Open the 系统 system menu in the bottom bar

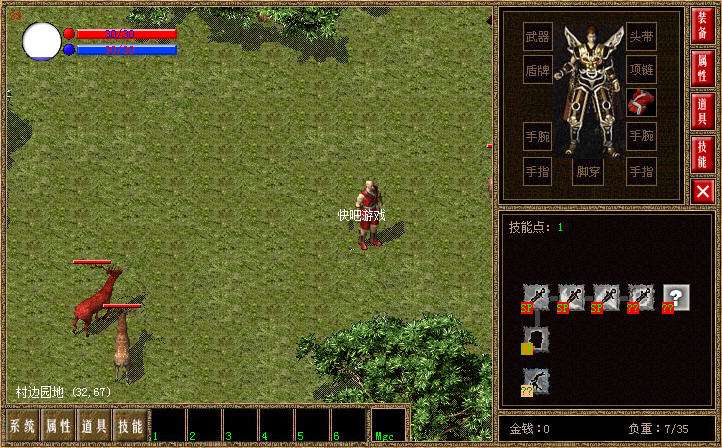coord(23,425)
